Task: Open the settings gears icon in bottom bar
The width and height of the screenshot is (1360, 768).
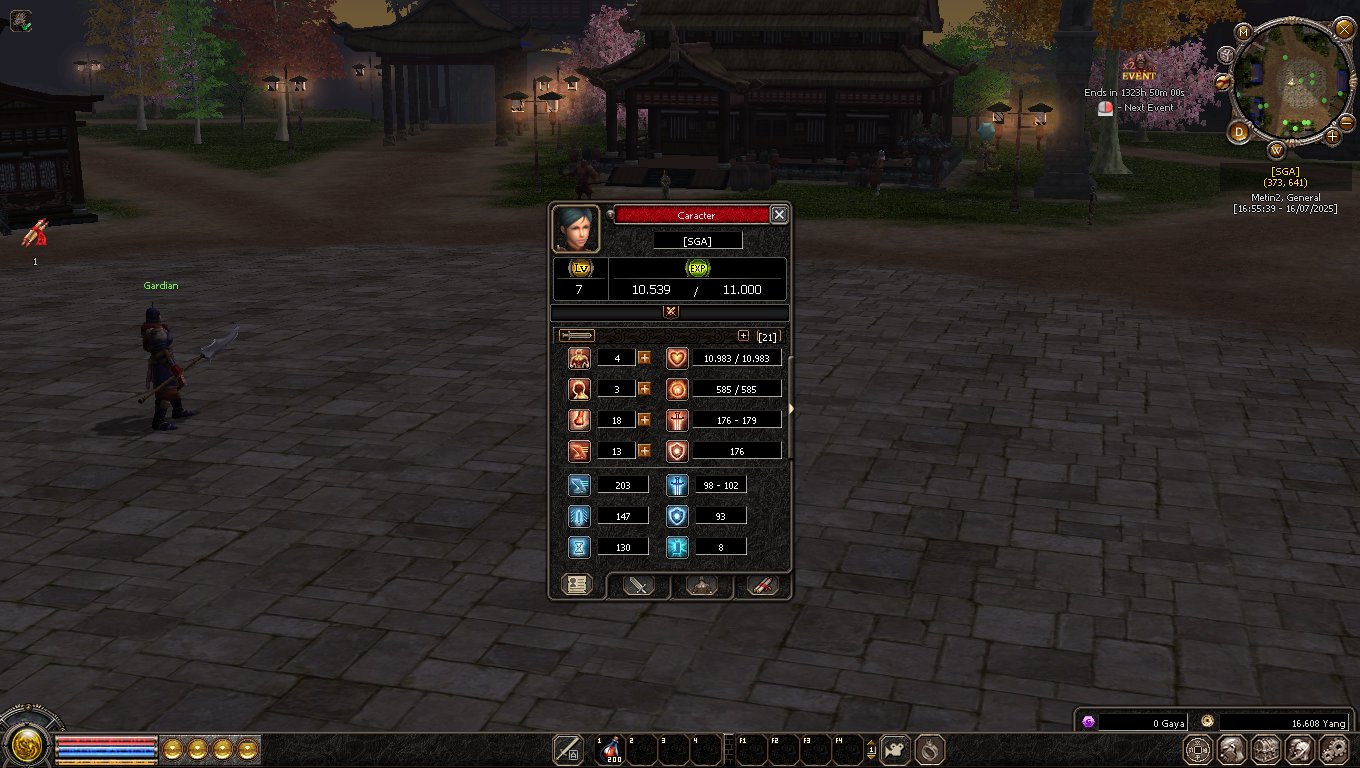Action: click(x=1334, y=749)
